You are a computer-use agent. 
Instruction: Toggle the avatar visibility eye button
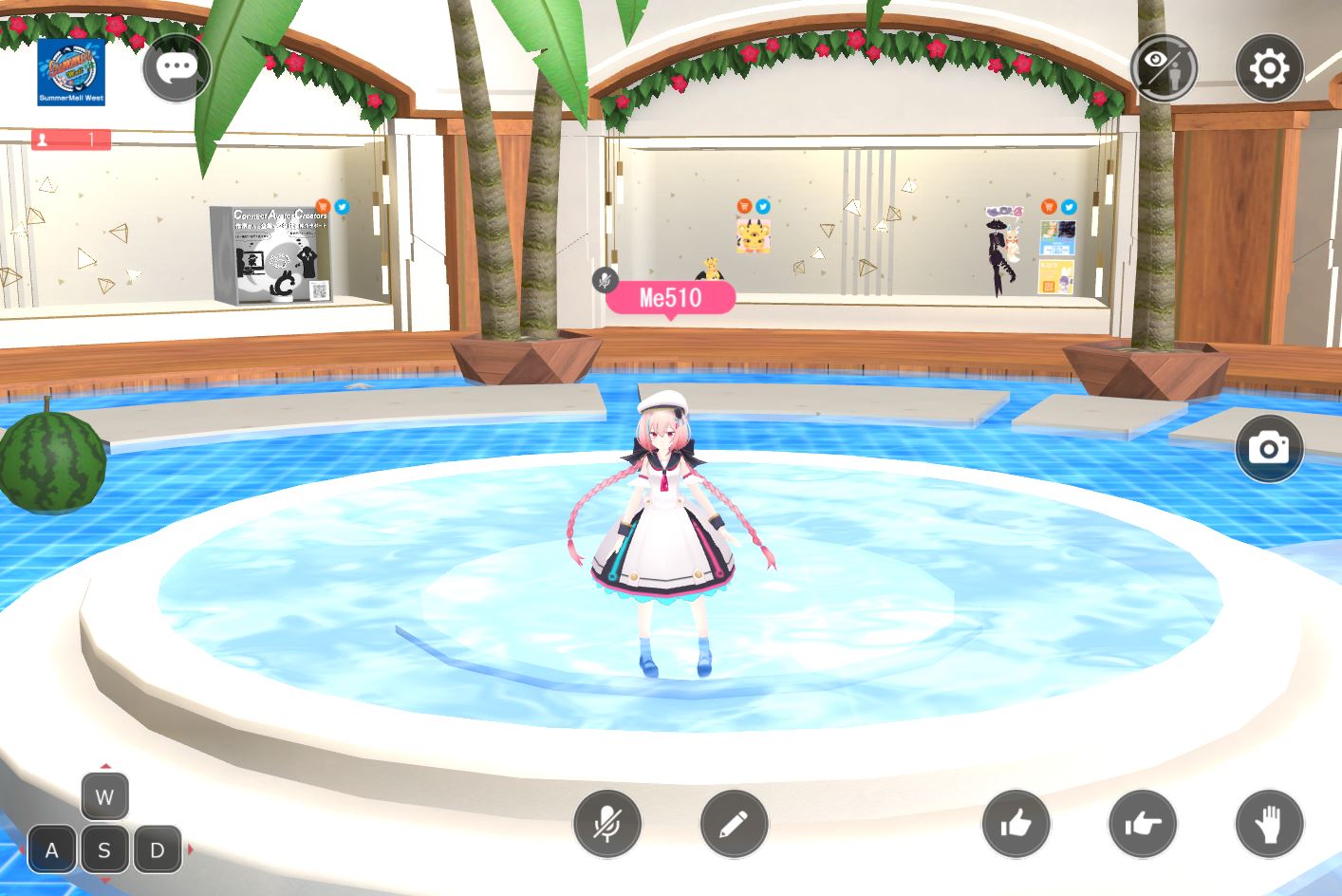click(x=1164, y=68)
